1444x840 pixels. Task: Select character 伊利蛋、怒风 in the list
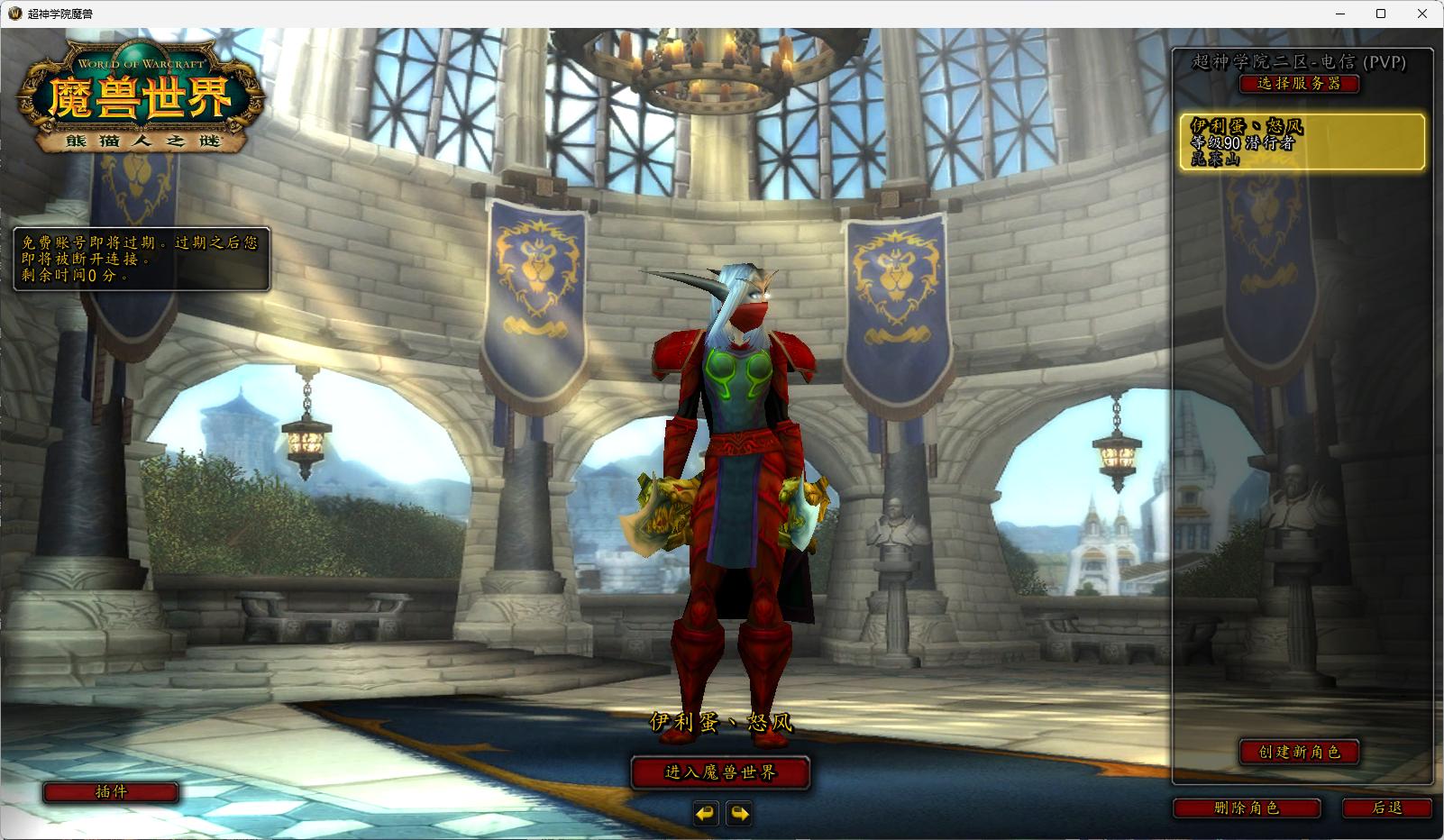click(x=1302, y=142)
